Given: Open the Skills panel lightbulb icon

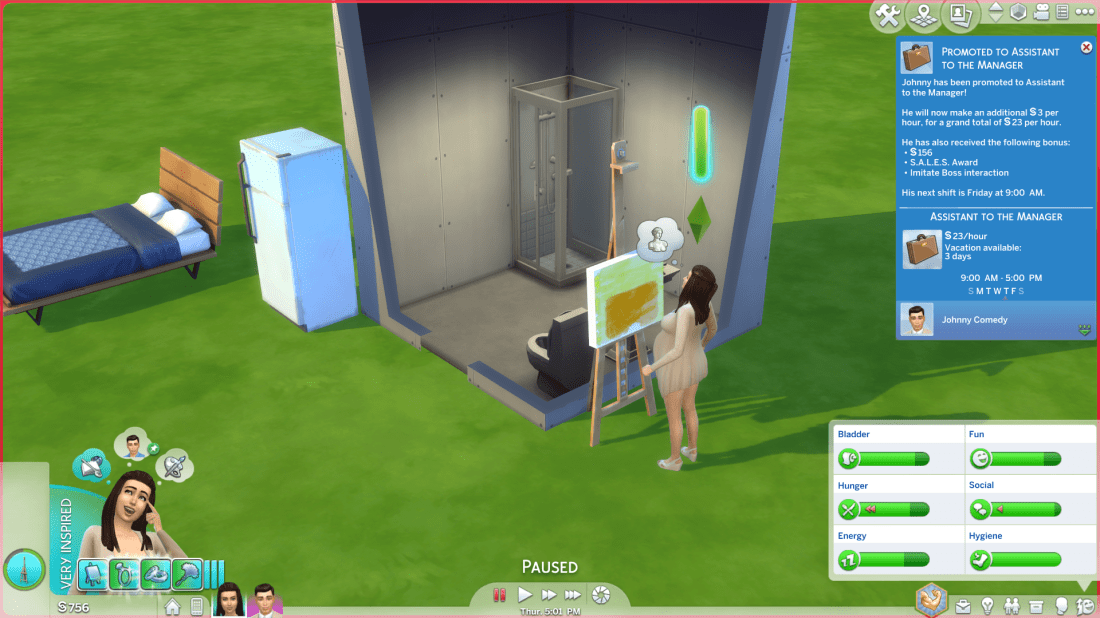Looking at the screenshot, I should pos(987,606).
